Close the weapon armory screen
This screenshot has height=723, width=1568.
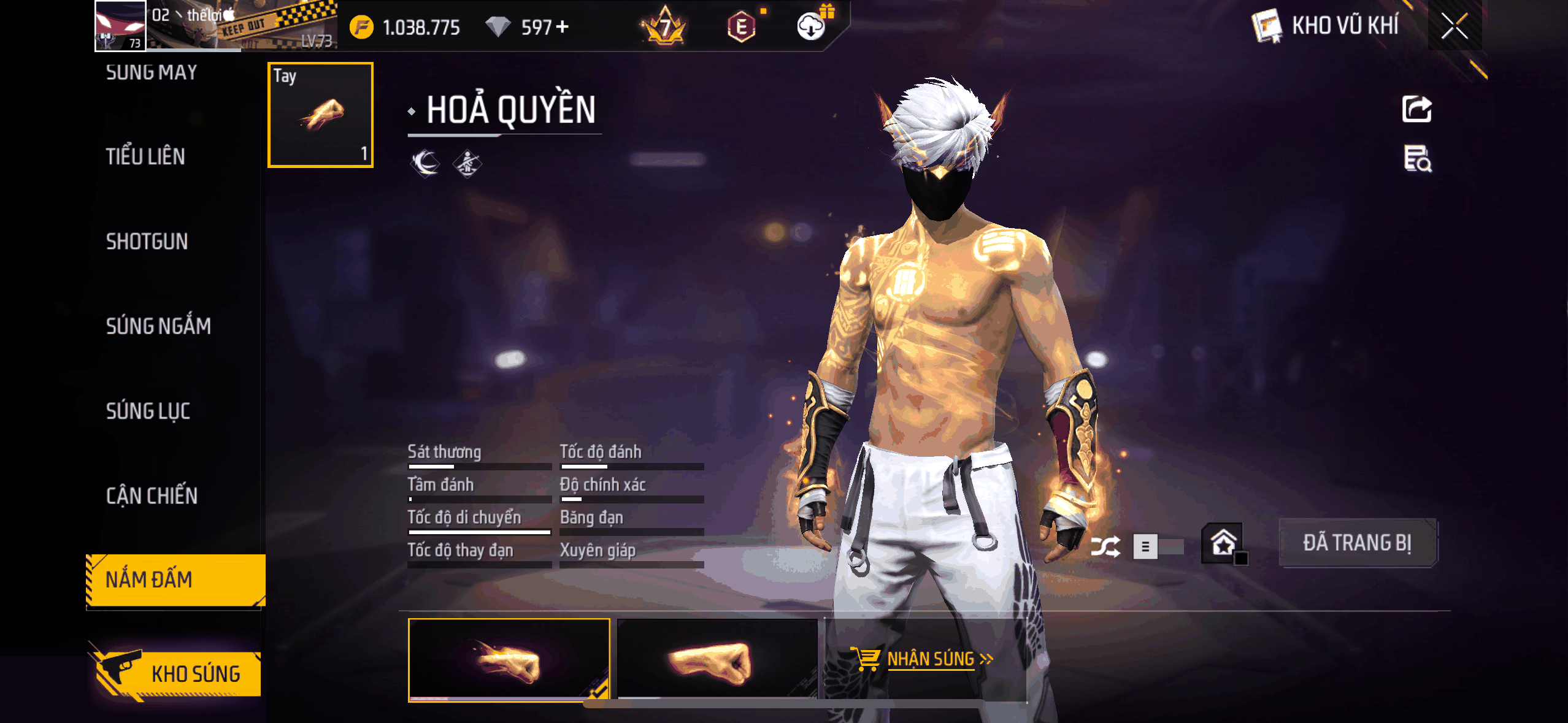pyautogui.click(x=1454, y=26)
